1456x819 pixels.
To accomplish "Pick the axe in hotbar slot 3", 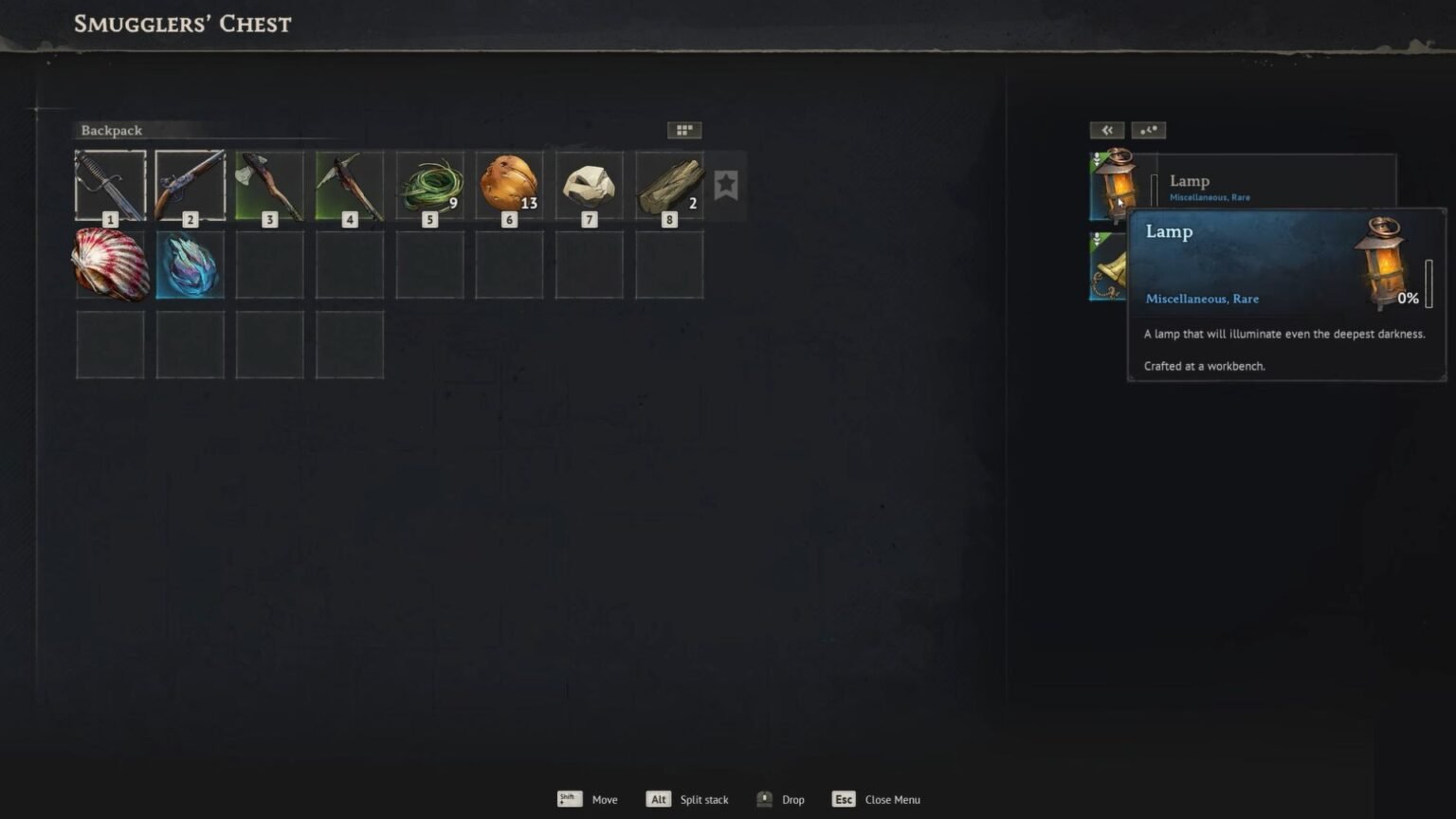I will click(x=269, y=185).
